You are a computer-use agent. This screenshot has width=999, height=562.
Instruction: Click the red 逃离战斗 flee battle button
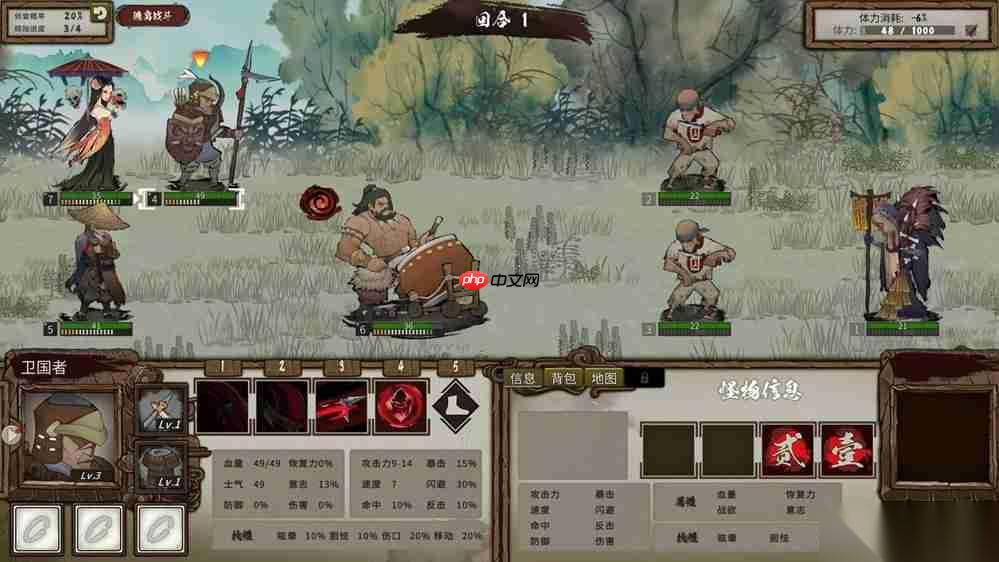(153, 15)
